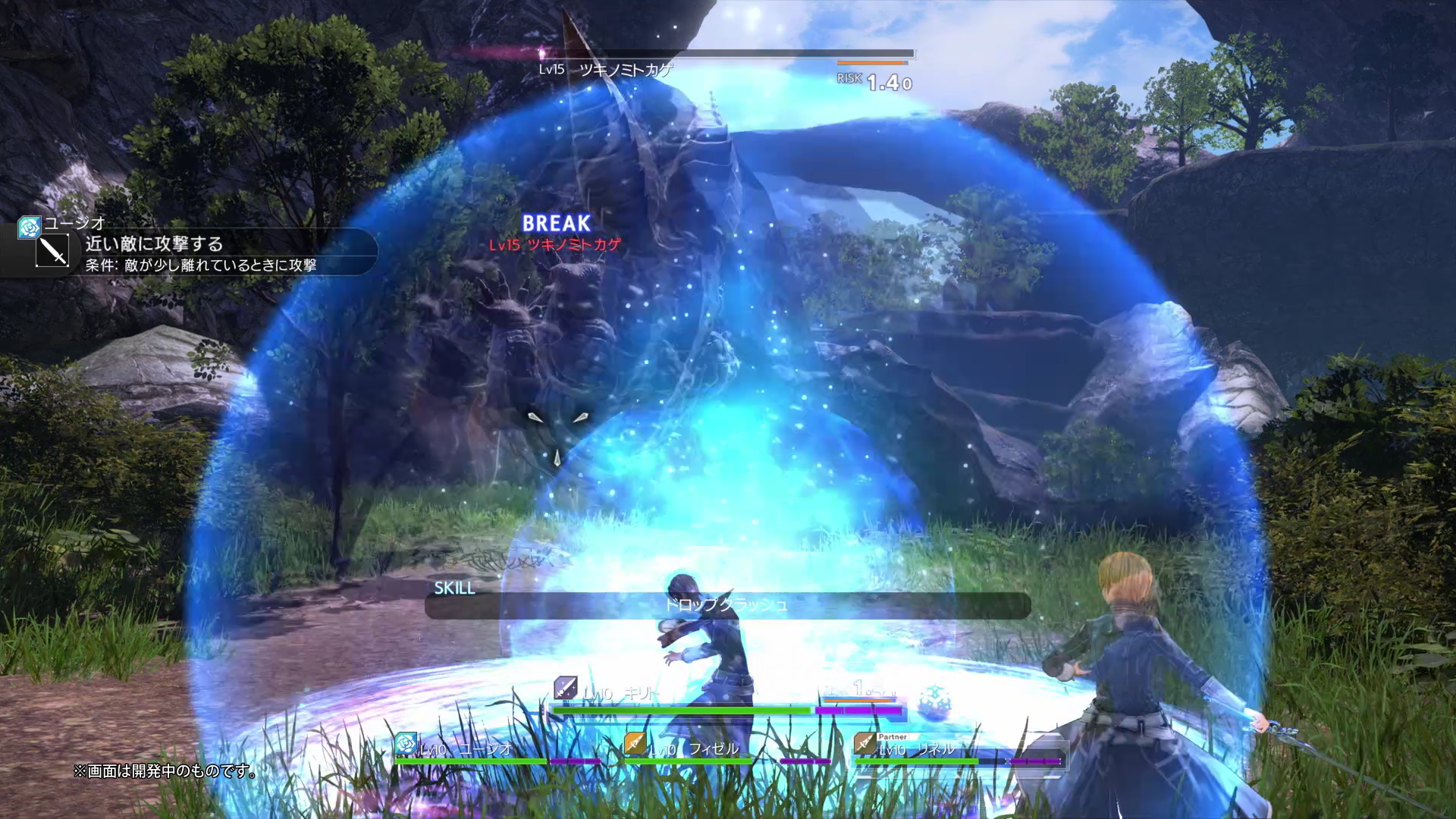Select Fizel's orange weapon icon
The height and width of the screenshot is (819, 1456).
click(635, 744)
